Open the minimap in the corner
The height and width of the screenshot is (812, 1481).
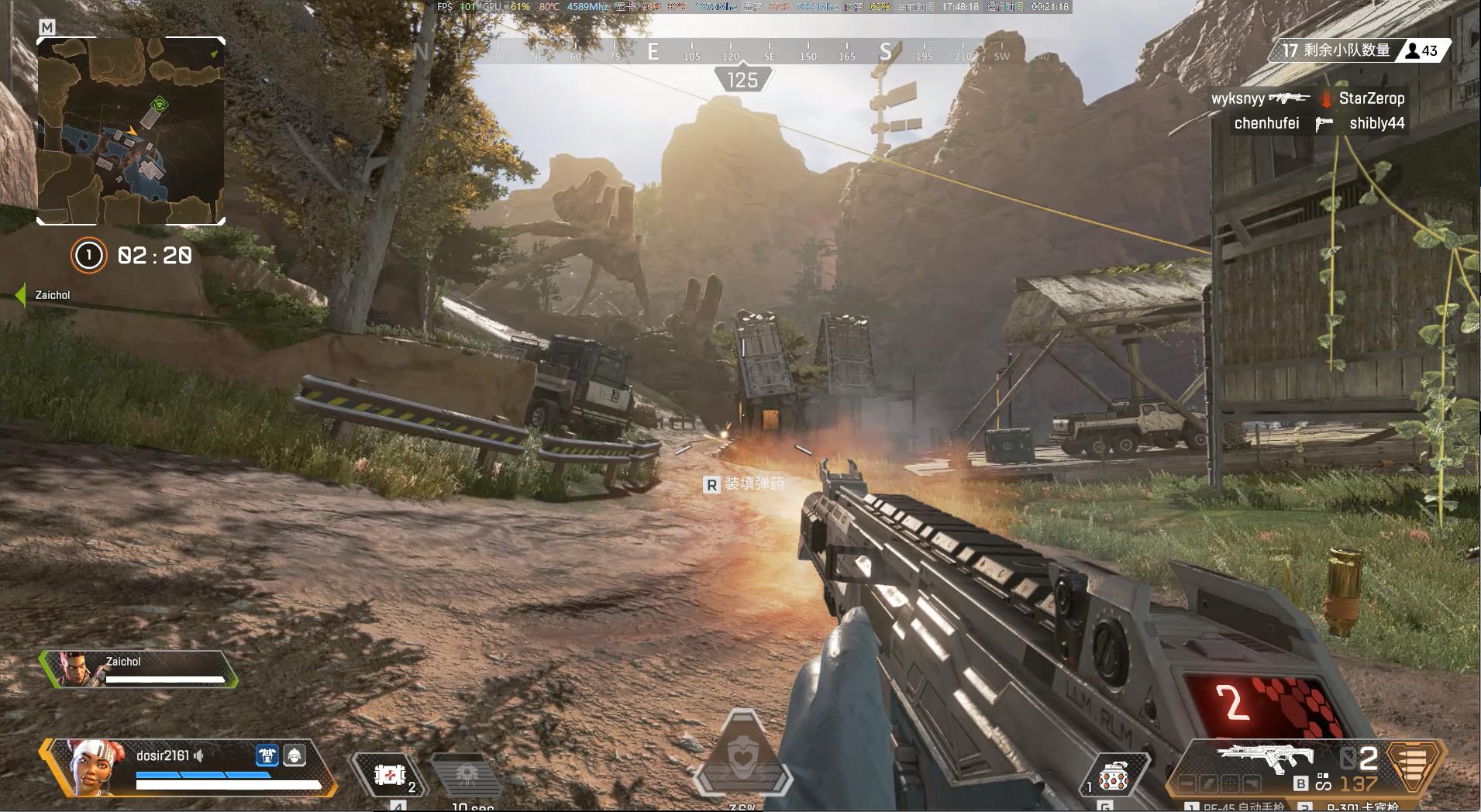(131, 131)
